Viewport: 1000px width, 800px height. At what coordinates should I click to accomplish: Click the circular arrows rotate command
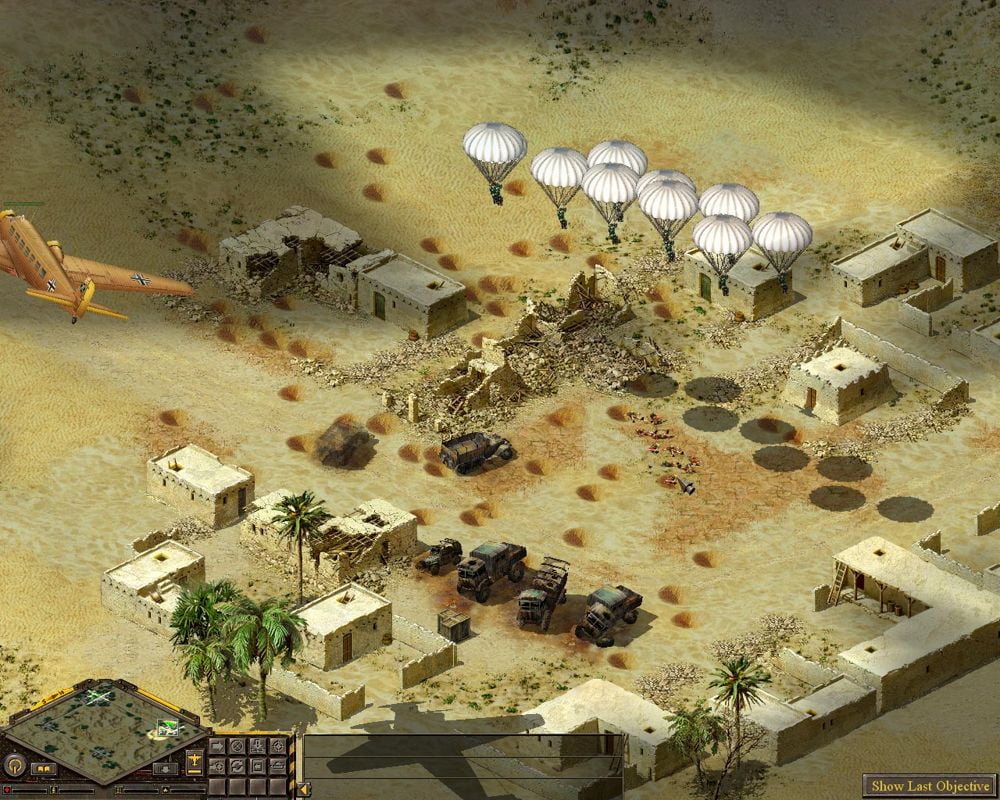(x=237, y=766)
